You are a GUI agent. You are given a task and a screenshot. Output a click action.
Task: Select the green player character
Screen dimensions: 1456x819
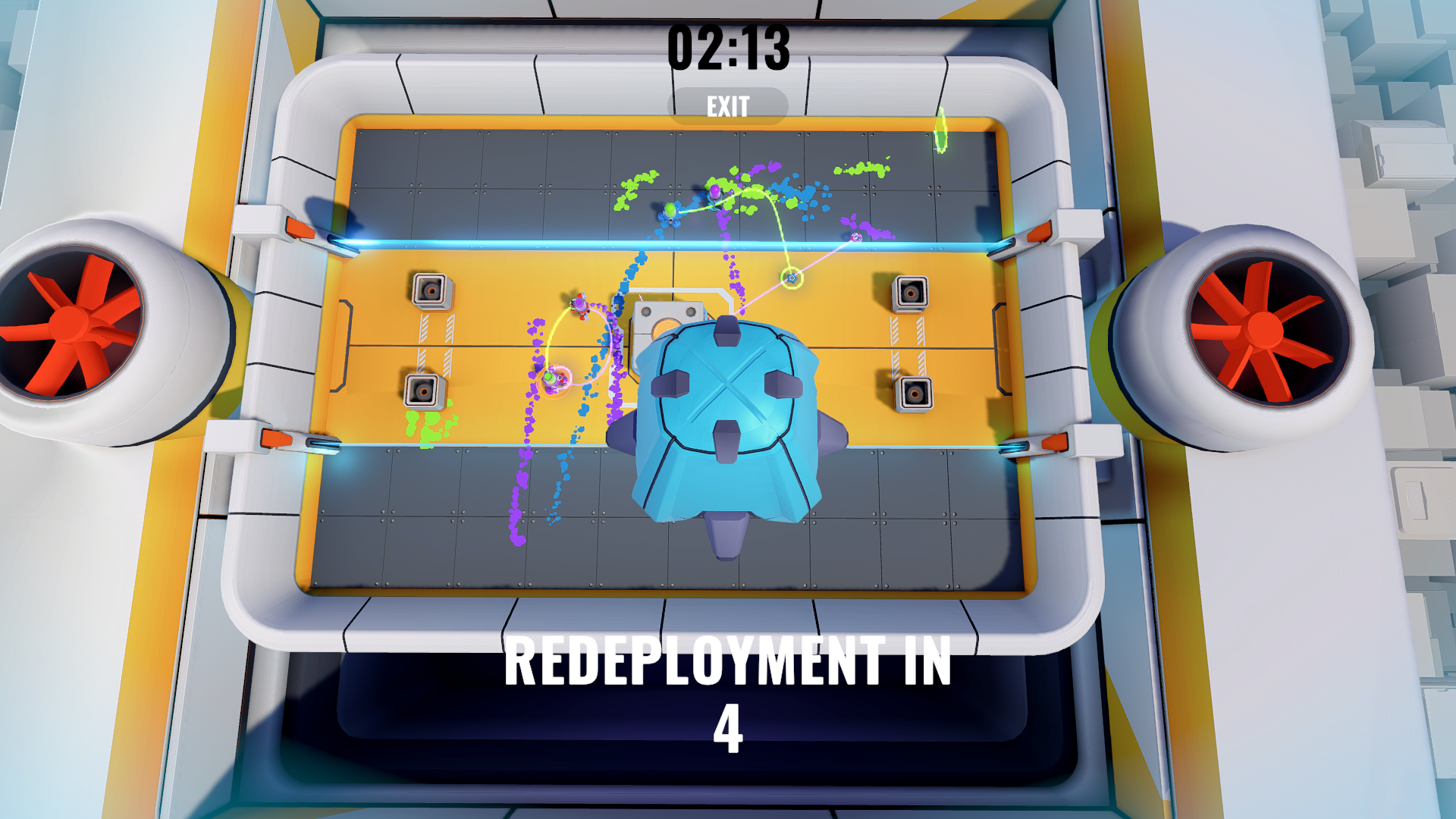670,211
